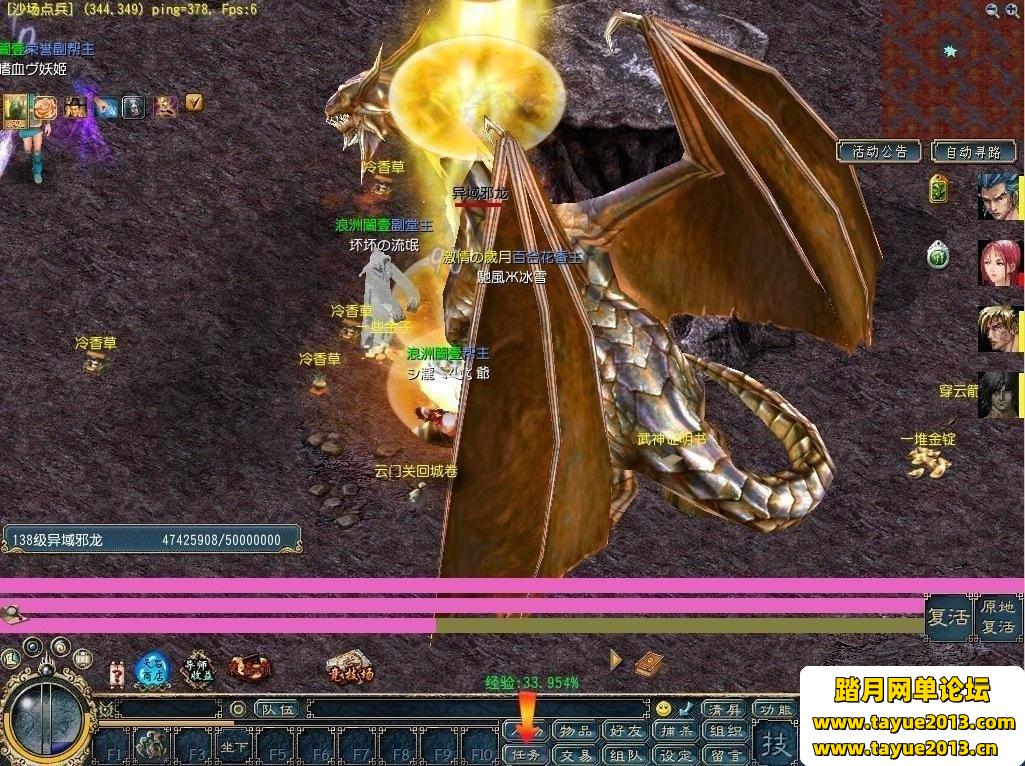This screenshot has width=1025, height=766.
Task: Zoom in the minimap
Action: pos(992,10)
